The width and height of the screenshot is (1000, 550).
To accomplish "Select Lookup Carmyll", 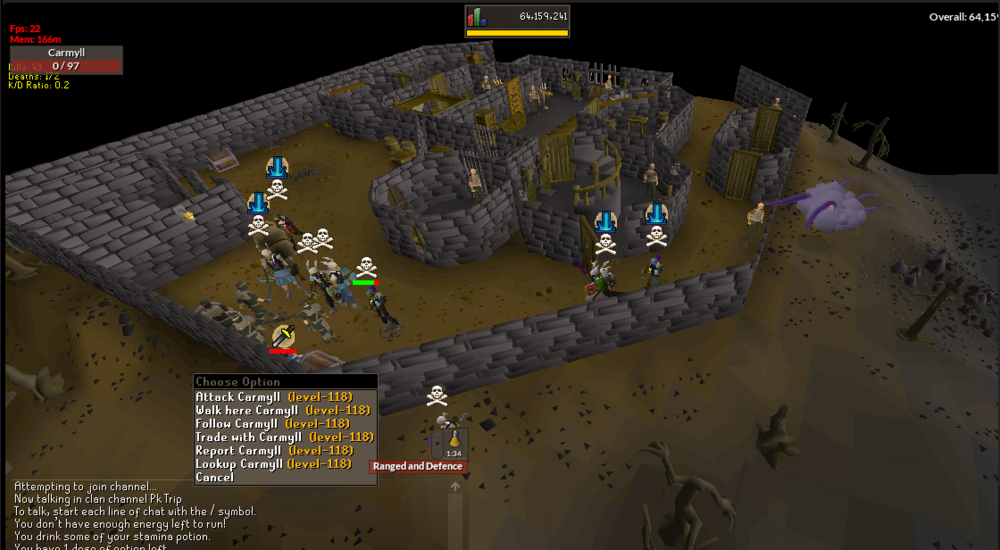I will point(273,464).
